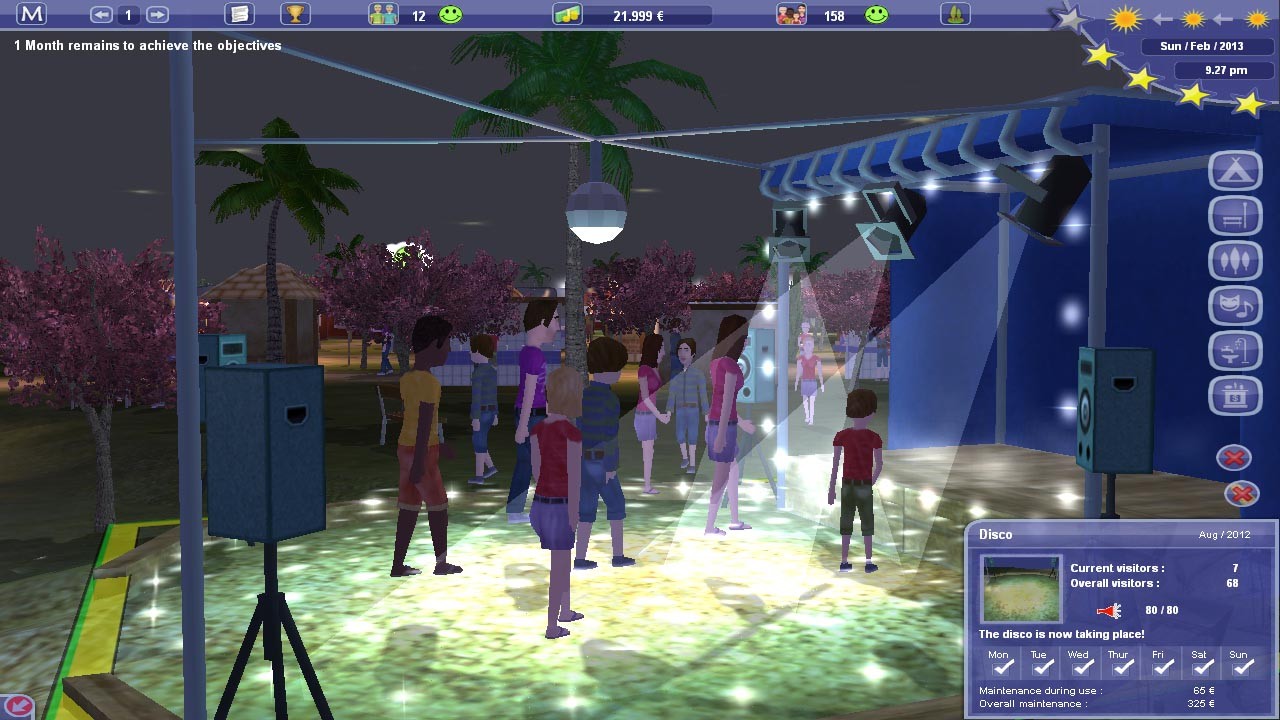Go to the previous page arrow
The image size is (1280, 720).
pyautogui.click(x=101, y=15)
